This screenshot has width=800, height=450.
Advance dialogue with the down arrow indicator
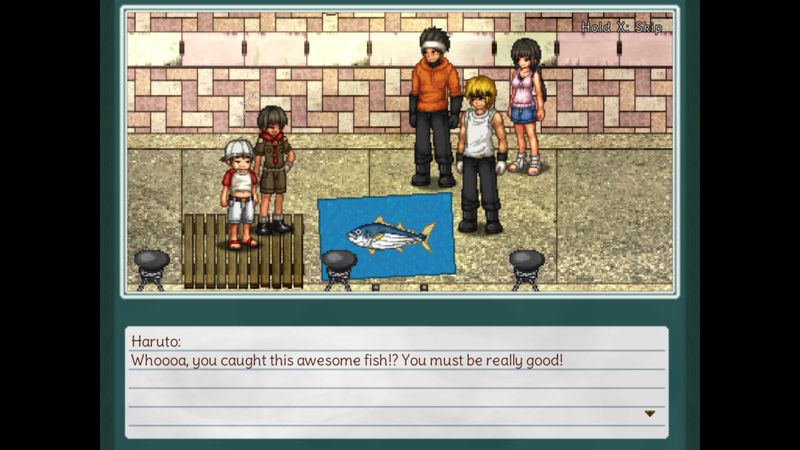(649, 413)
